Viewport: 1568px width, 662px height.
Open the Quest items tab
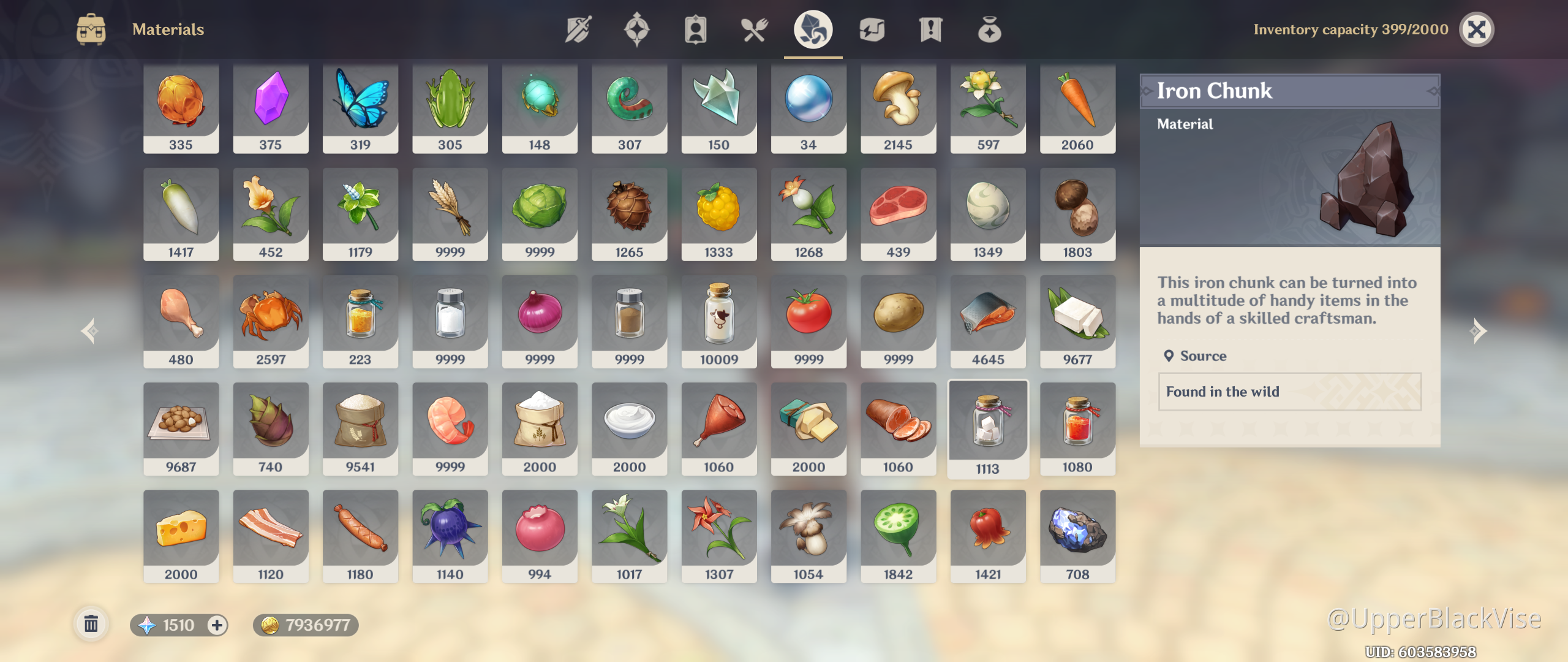tap(930, 29)
